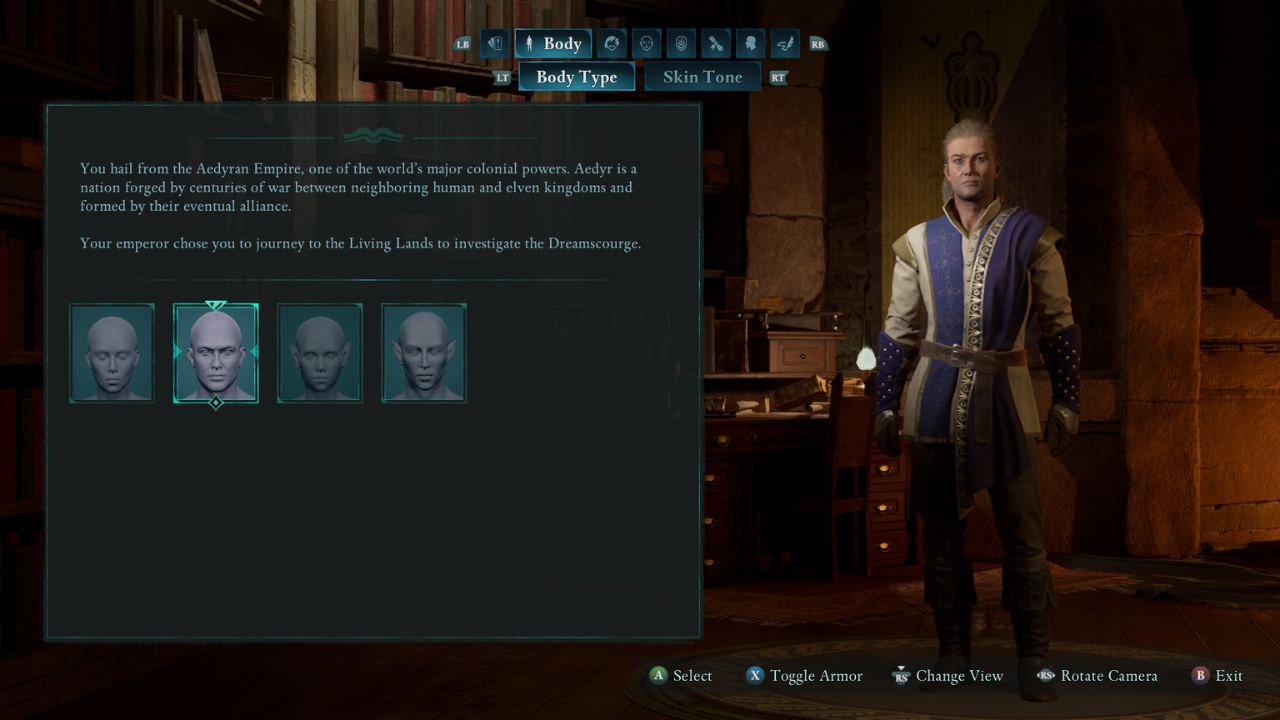This screenshot has width=1280, height=720.
Task: Switch to the Skin Tone sub-tab
Action: pyautogui.click(x=702, y=77)
